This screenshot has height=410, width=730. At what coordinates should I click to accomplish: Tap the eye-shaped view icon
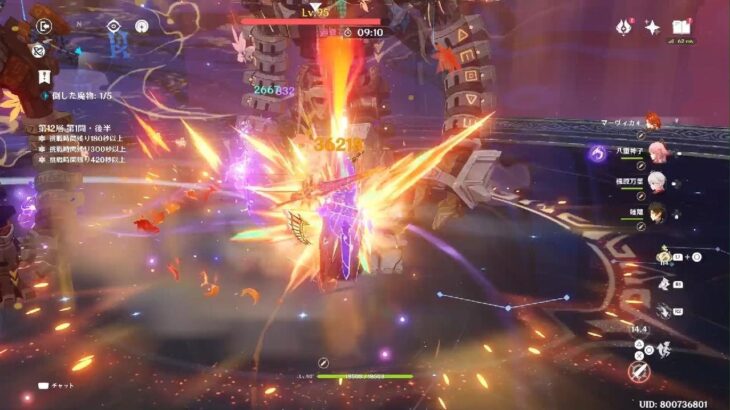(113, 26)
